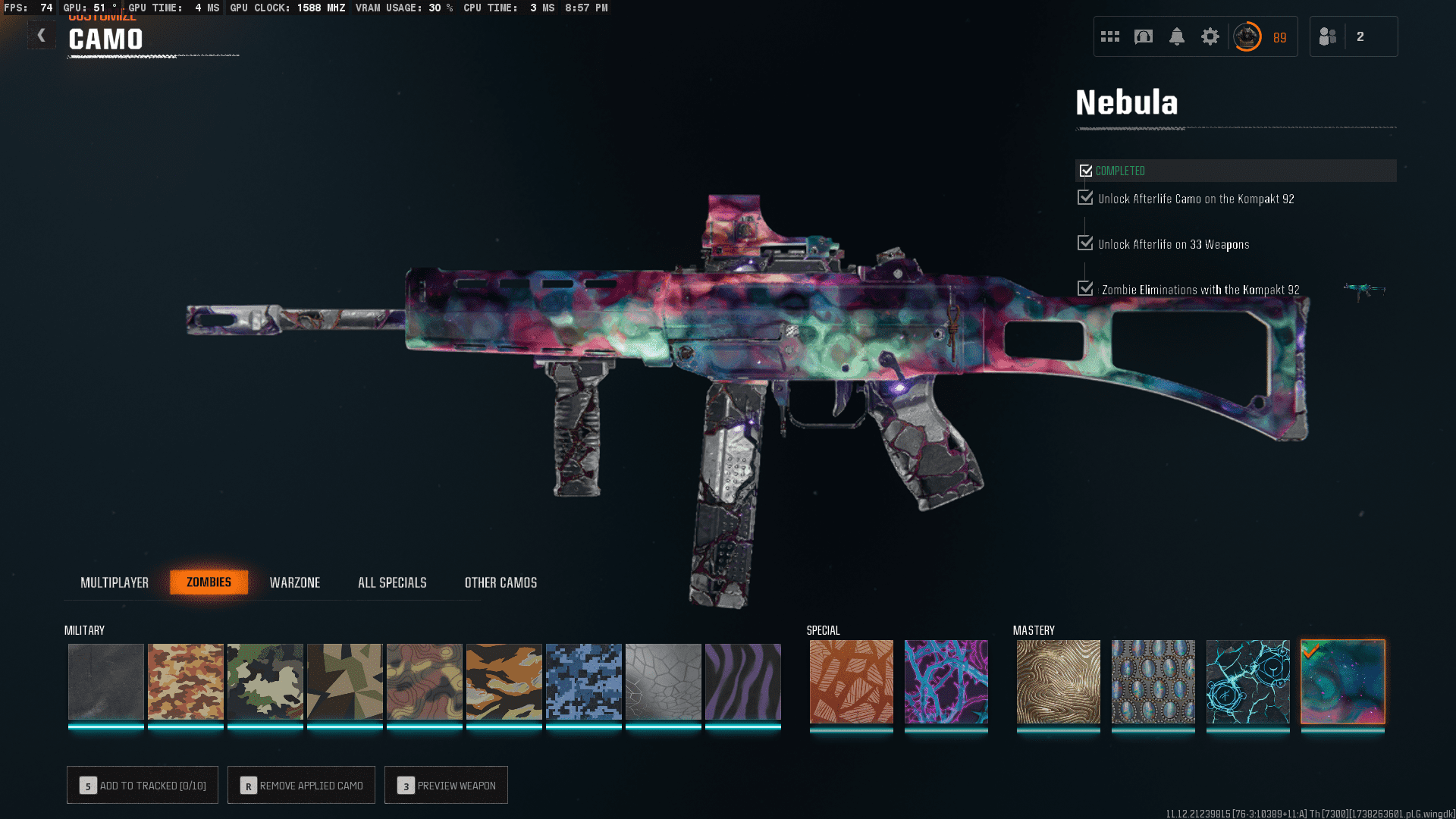1456x819 pixels.
Task: Pick the blue and purple vein camo
Action: tap(946, 681)
